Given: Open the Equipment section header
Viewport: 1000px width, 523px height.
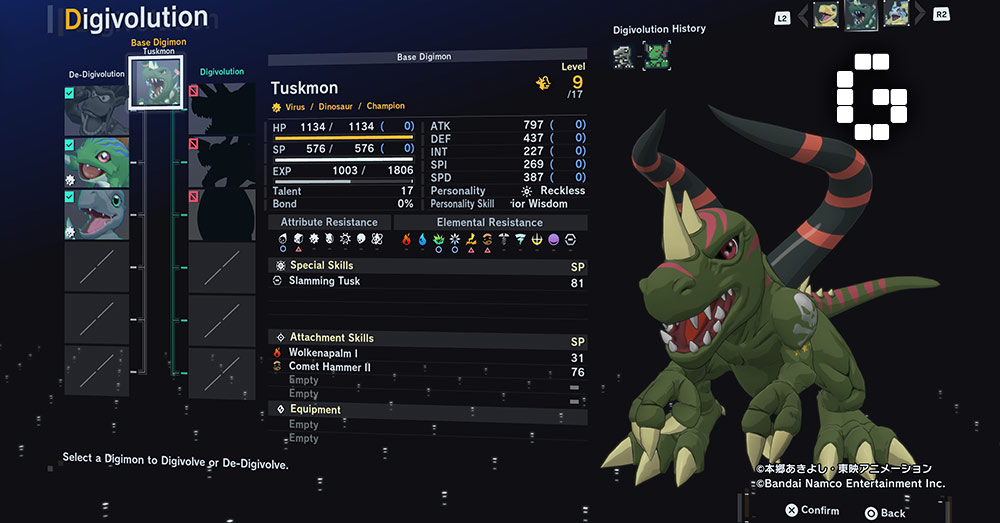Looking at the screenshot, I should coord(315,409).
